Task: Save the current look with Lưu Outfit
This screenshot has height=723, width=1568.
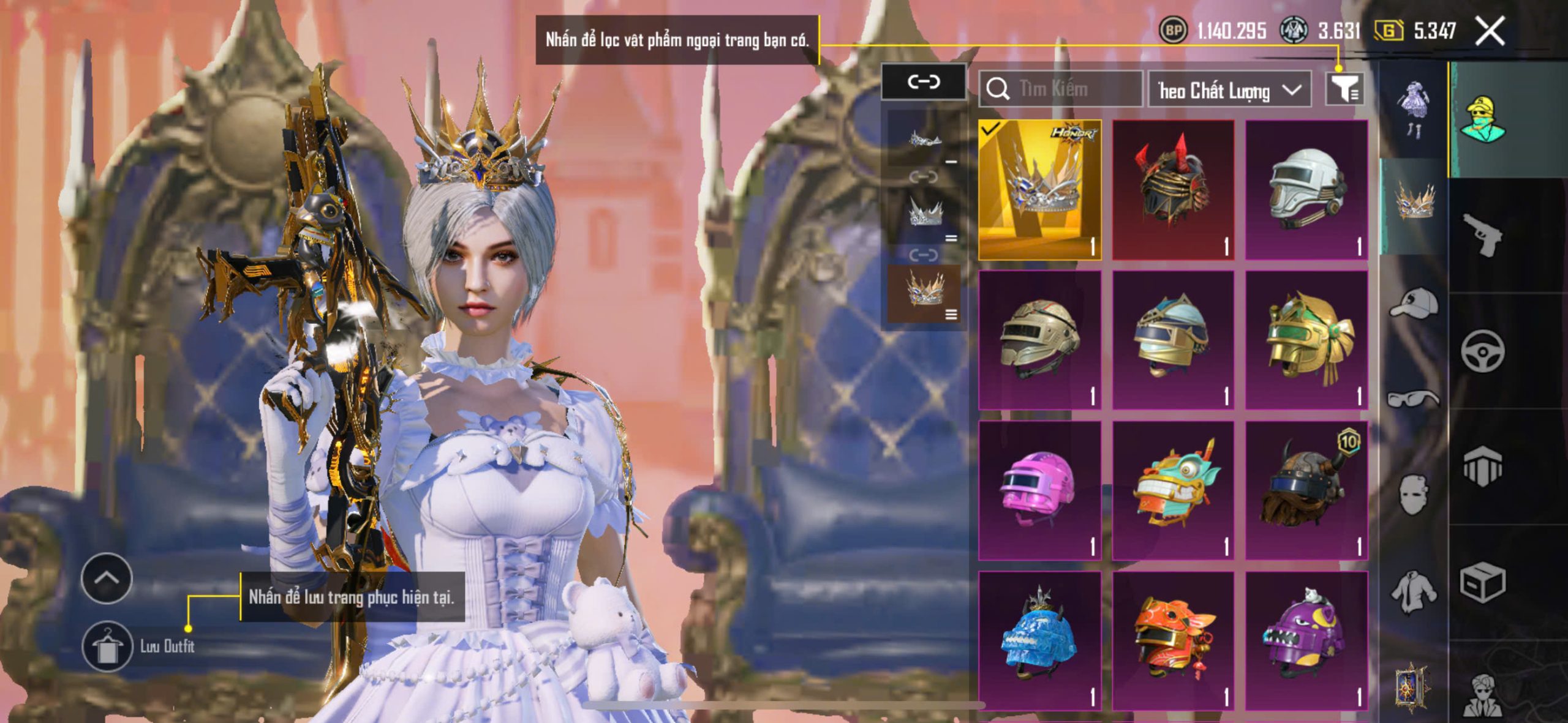Action: pyautogui.click(x=108, y=646)
